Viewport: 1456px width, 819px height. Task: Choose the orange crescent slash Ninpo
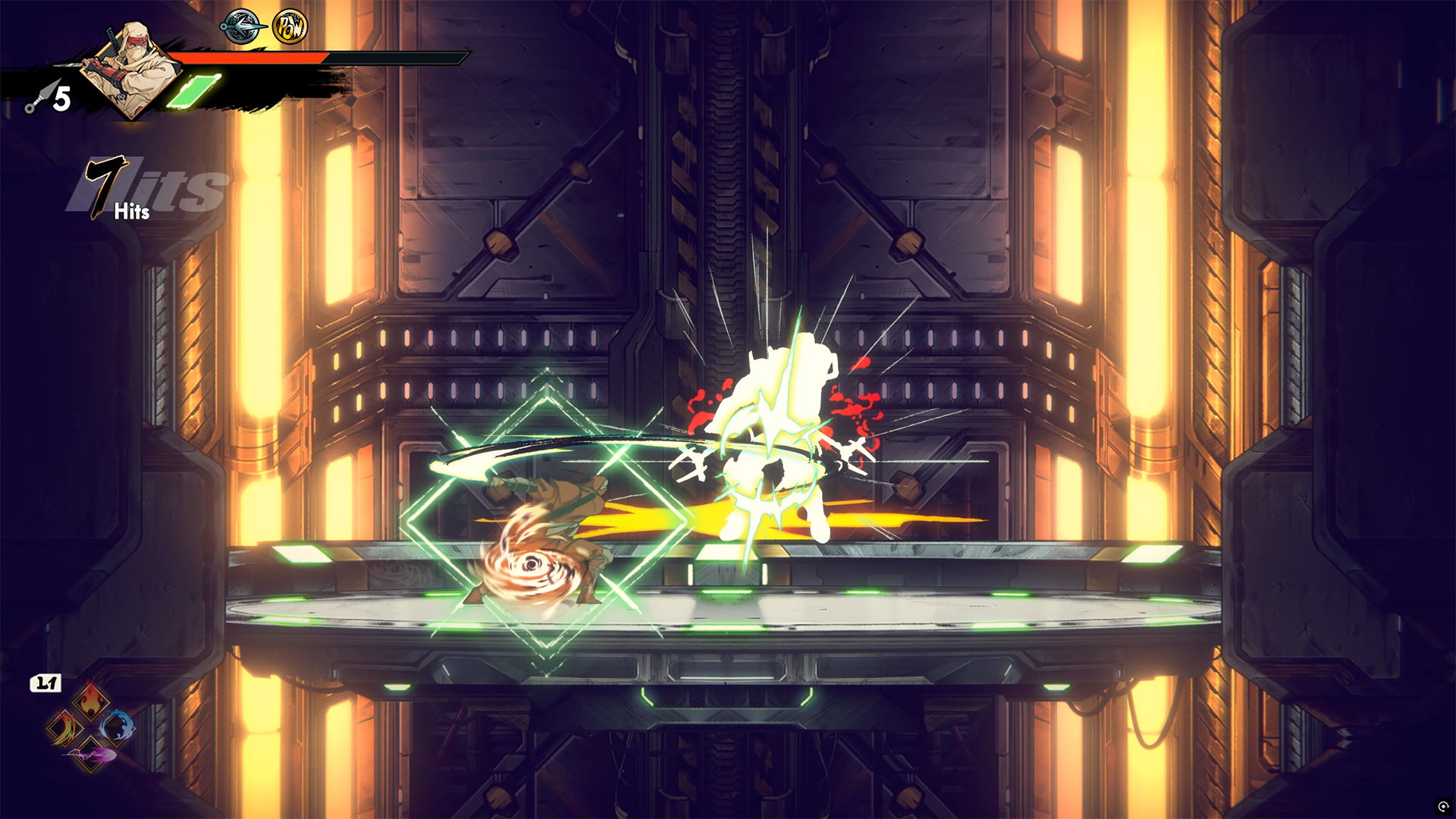[64, 729]
